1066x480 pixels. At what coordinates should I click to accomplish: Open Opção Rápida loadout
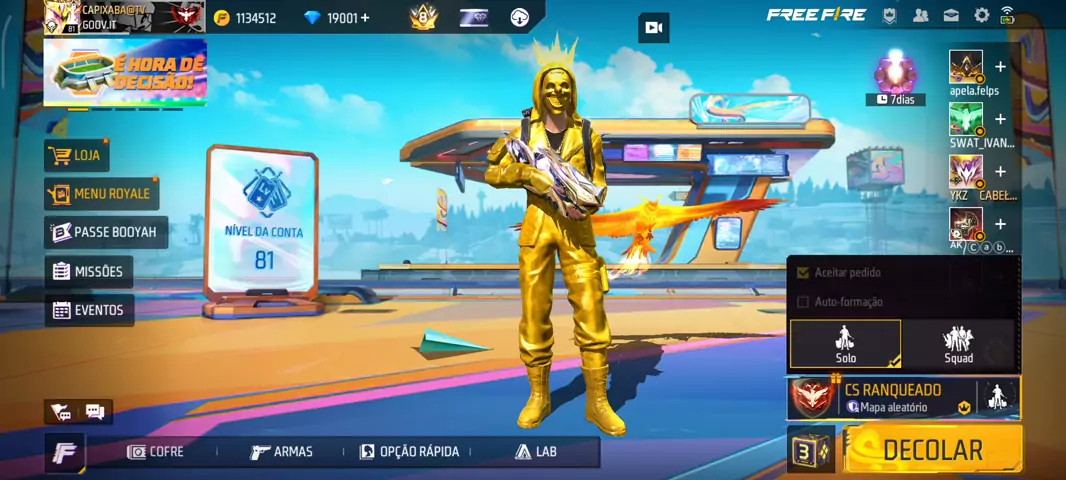point(410,452)
